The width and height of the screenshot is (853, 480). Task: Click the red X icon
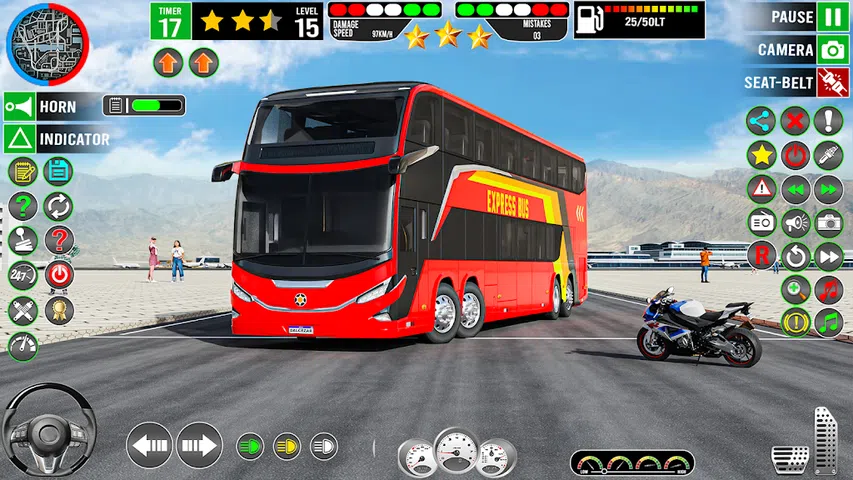click(794, 121)
